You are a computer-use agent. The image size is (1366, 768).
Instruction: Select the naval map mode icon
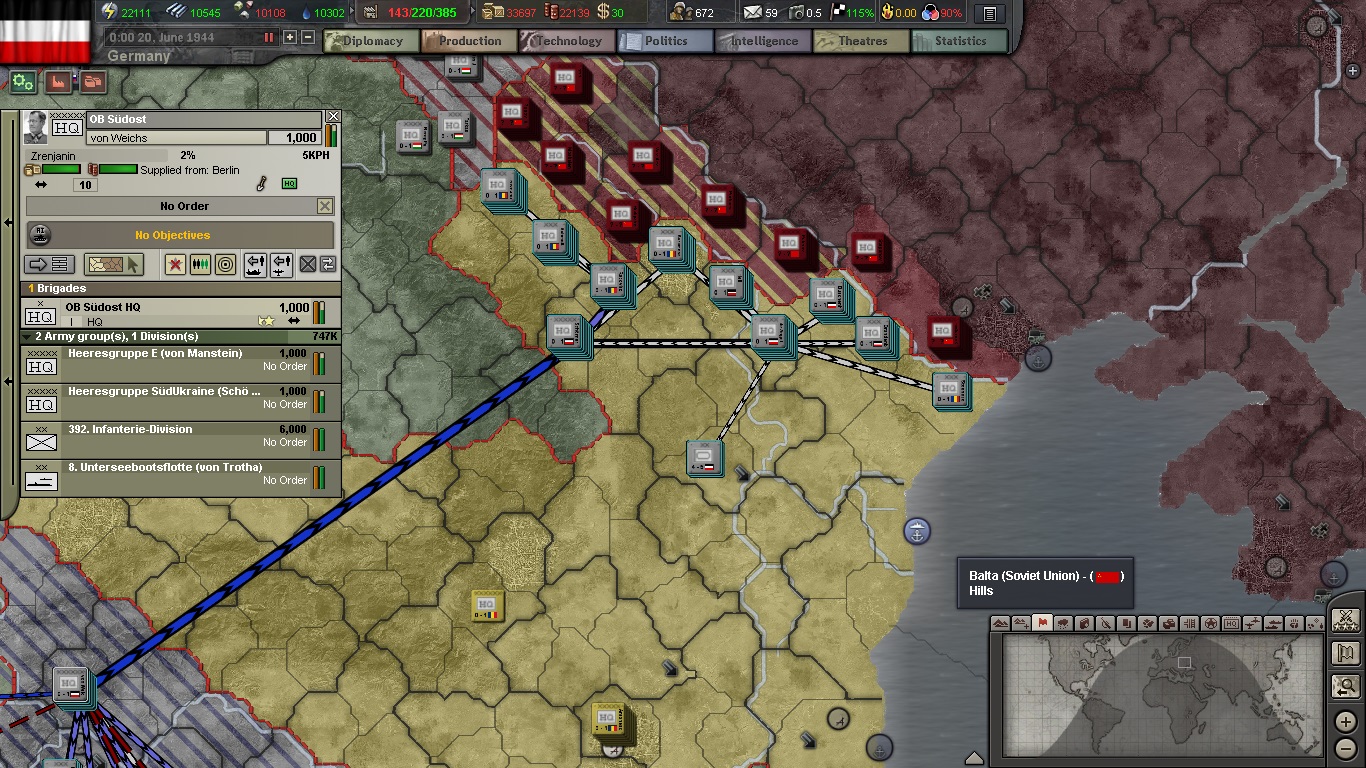coord(1274,622)
